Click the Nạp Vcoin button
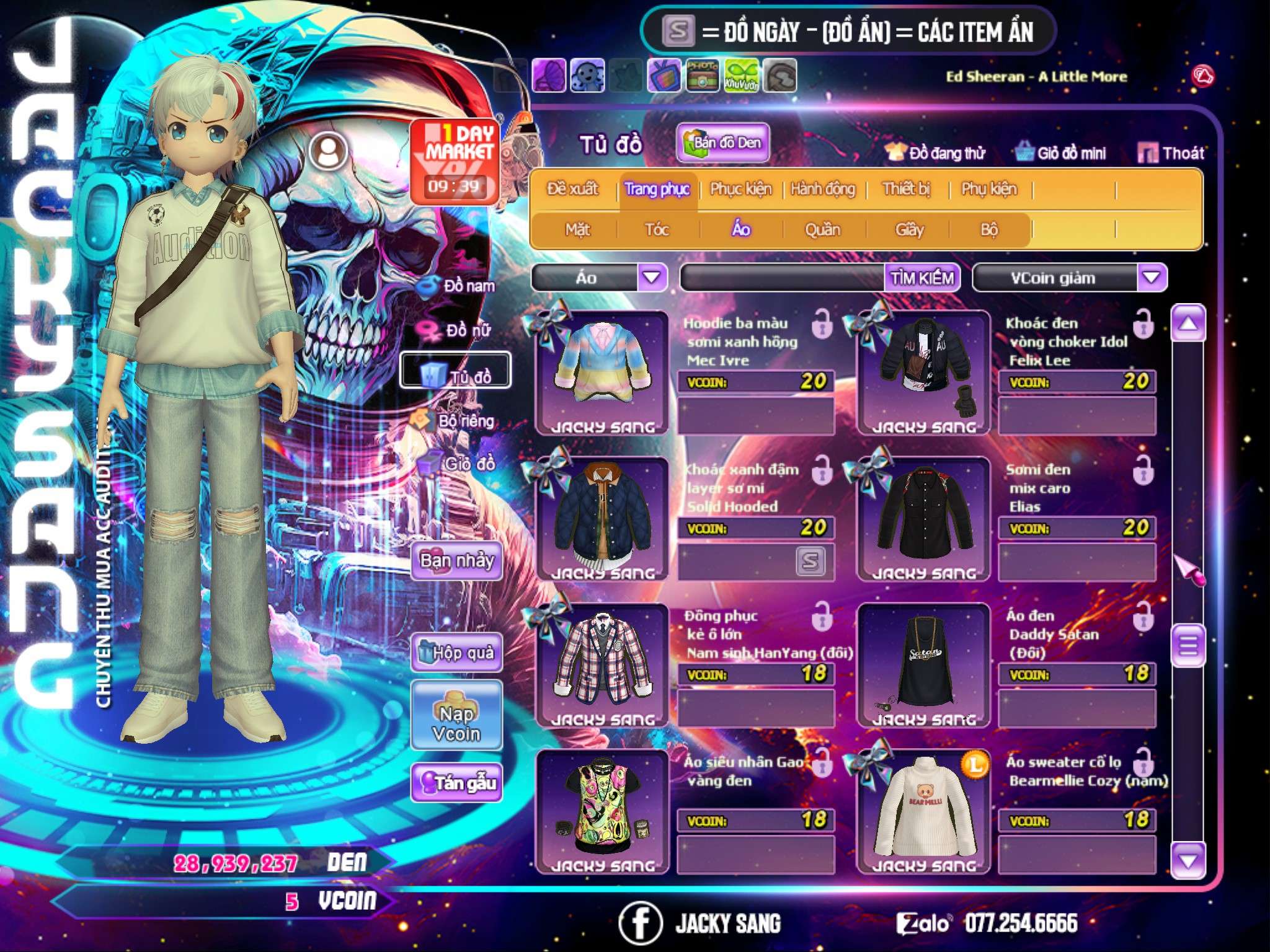 tap(457, 723)
